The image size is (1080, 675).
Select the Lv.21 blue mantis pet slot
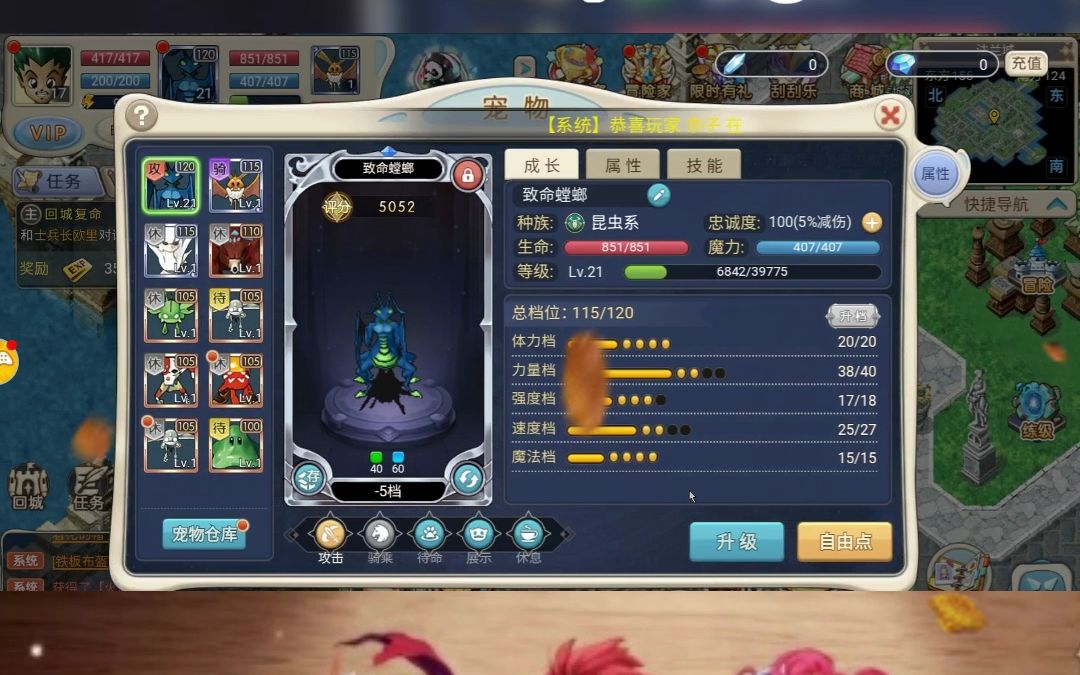coord(170,185)
